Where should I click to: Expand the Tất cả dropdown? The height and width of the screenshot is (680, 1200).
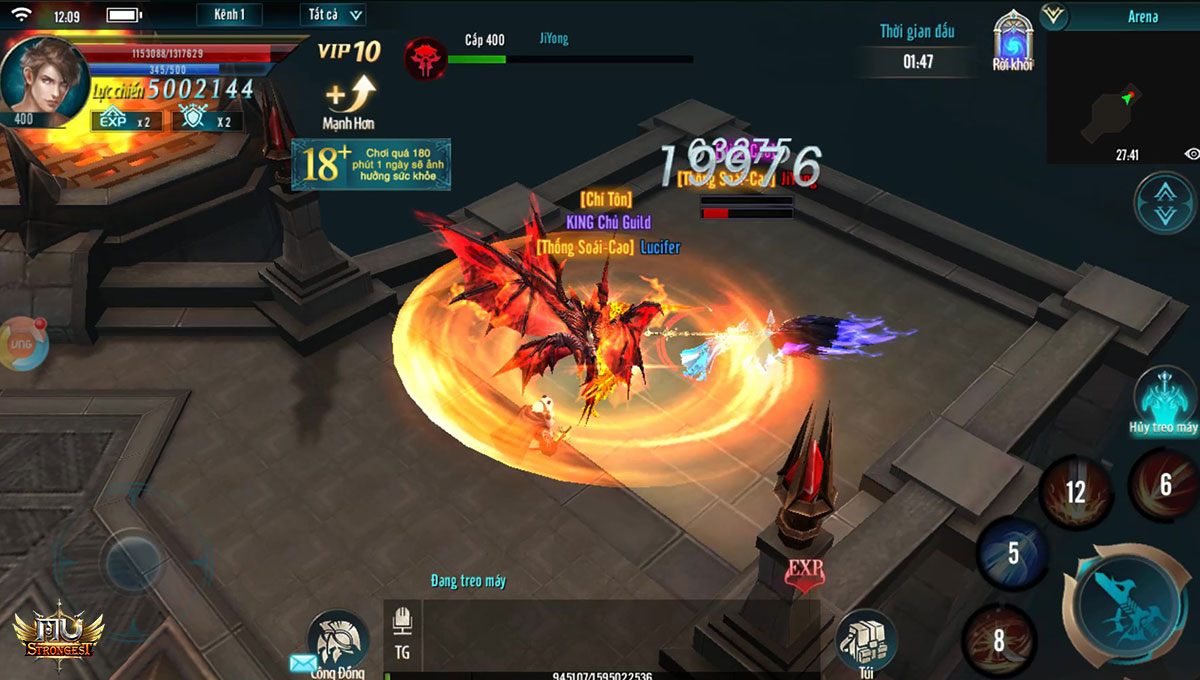click(x=332, y=15)
